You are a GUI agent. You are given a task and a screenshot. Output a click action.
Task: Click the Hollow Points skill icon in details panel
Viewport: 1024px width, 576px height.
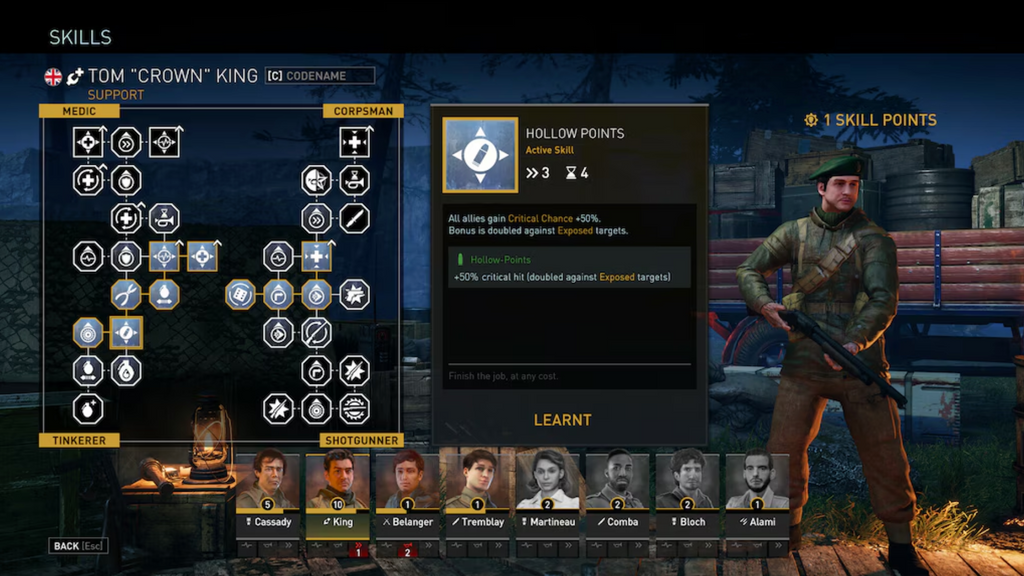point(480,155)
